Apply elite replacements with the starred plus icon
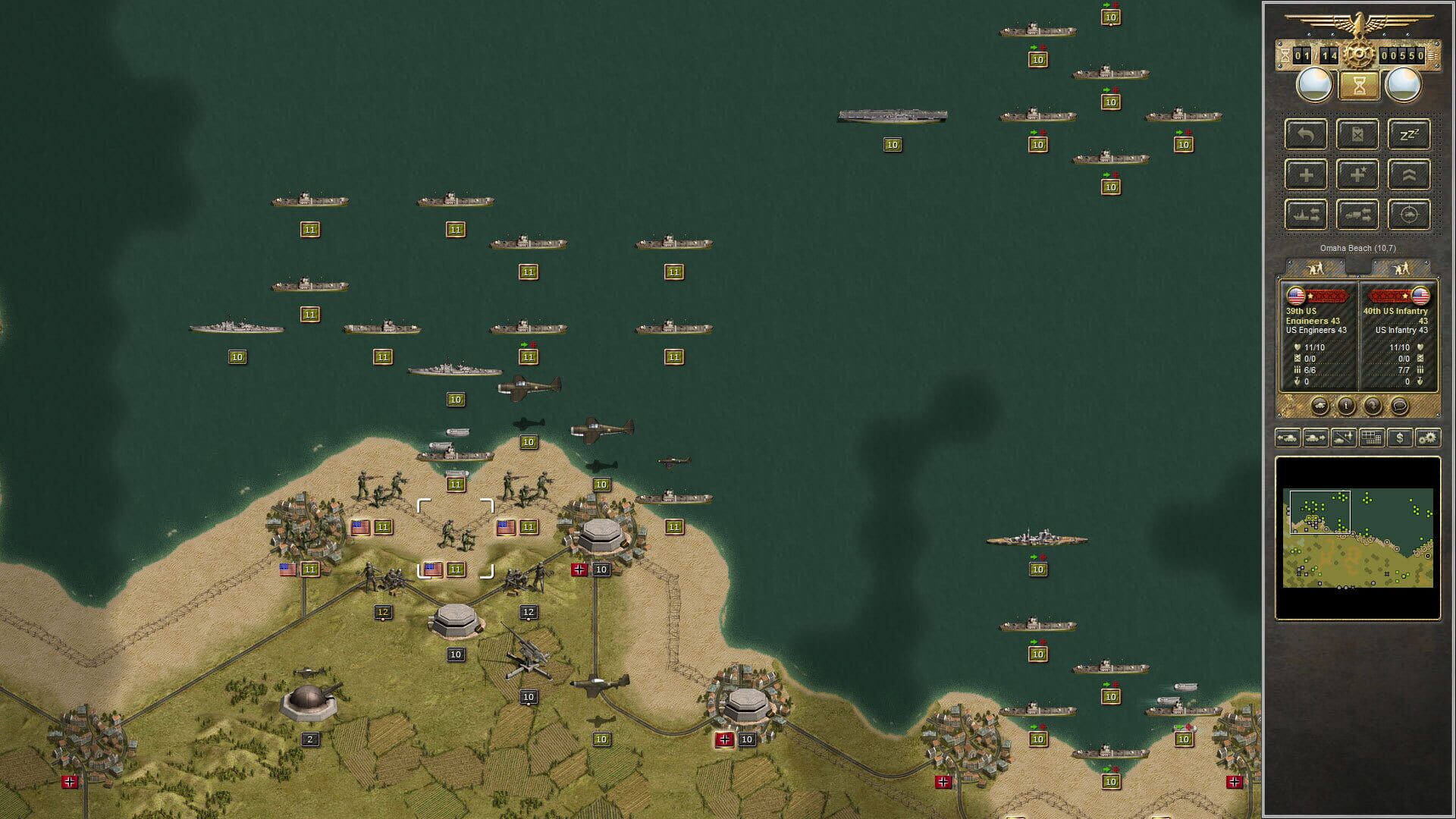 click(1357, 175)
